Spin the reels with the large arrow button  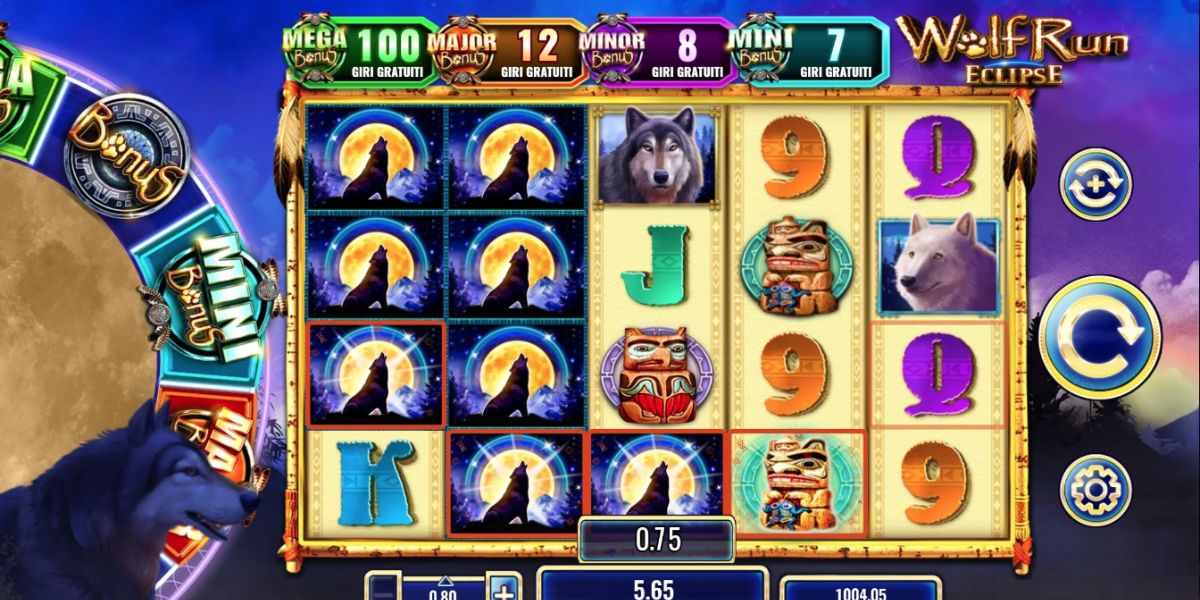(x=1099, y=337)
